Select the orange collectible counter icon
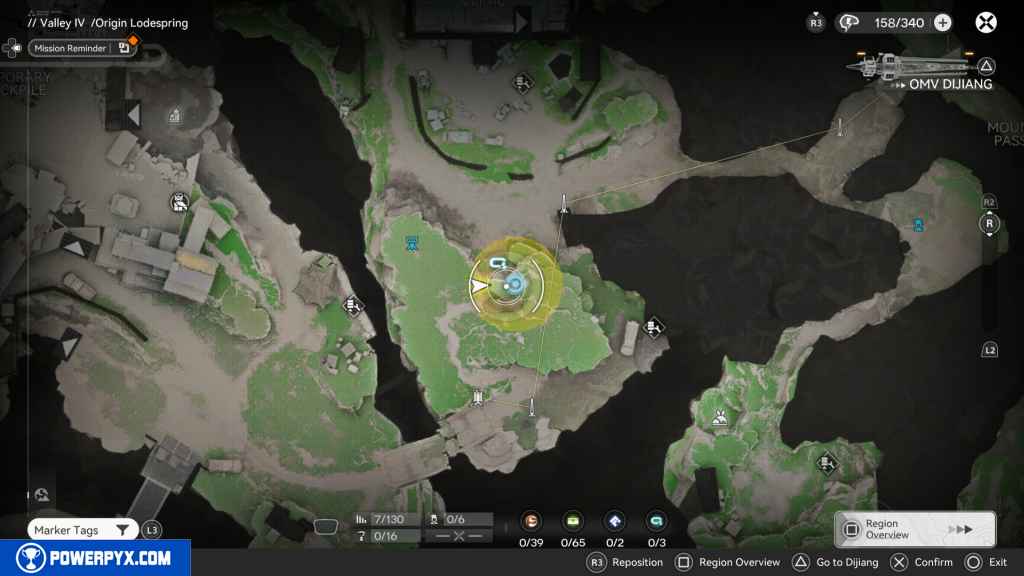The height and width of the screenshot is (576, 1024). click(532, 521)
